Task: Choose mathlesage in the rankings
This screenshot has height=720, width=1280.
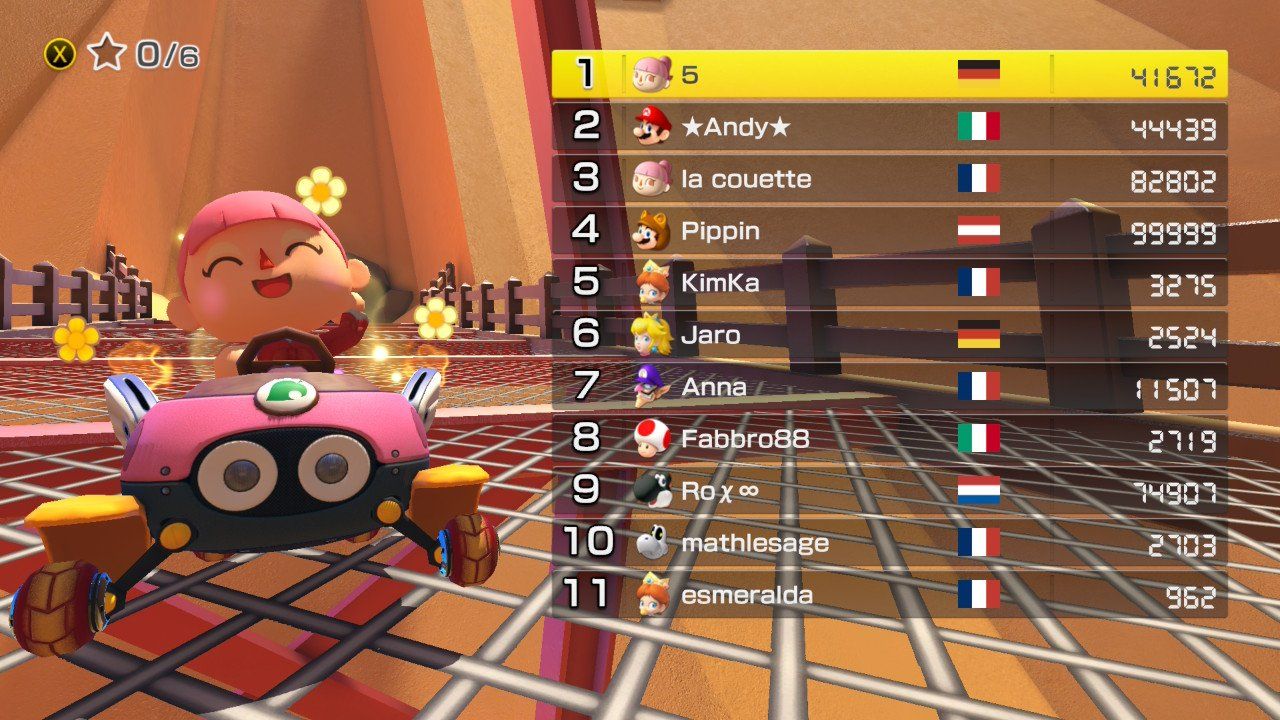Action: (x=889, y=543)
